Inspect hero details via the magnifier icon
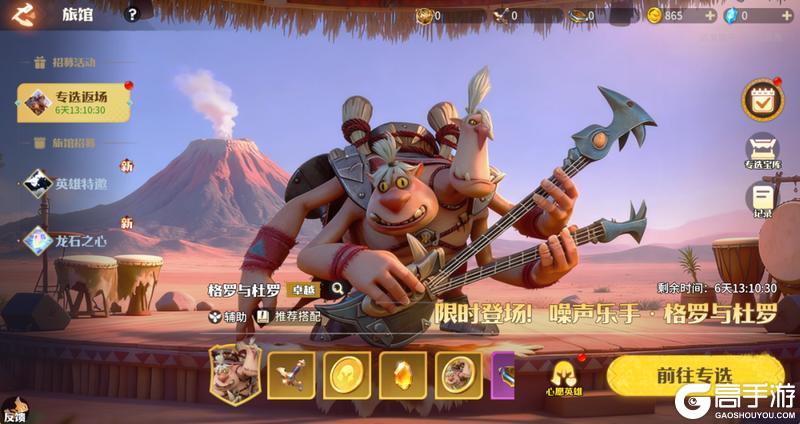Viewport: 800px width, 424px height. click(x=337, y=289)
